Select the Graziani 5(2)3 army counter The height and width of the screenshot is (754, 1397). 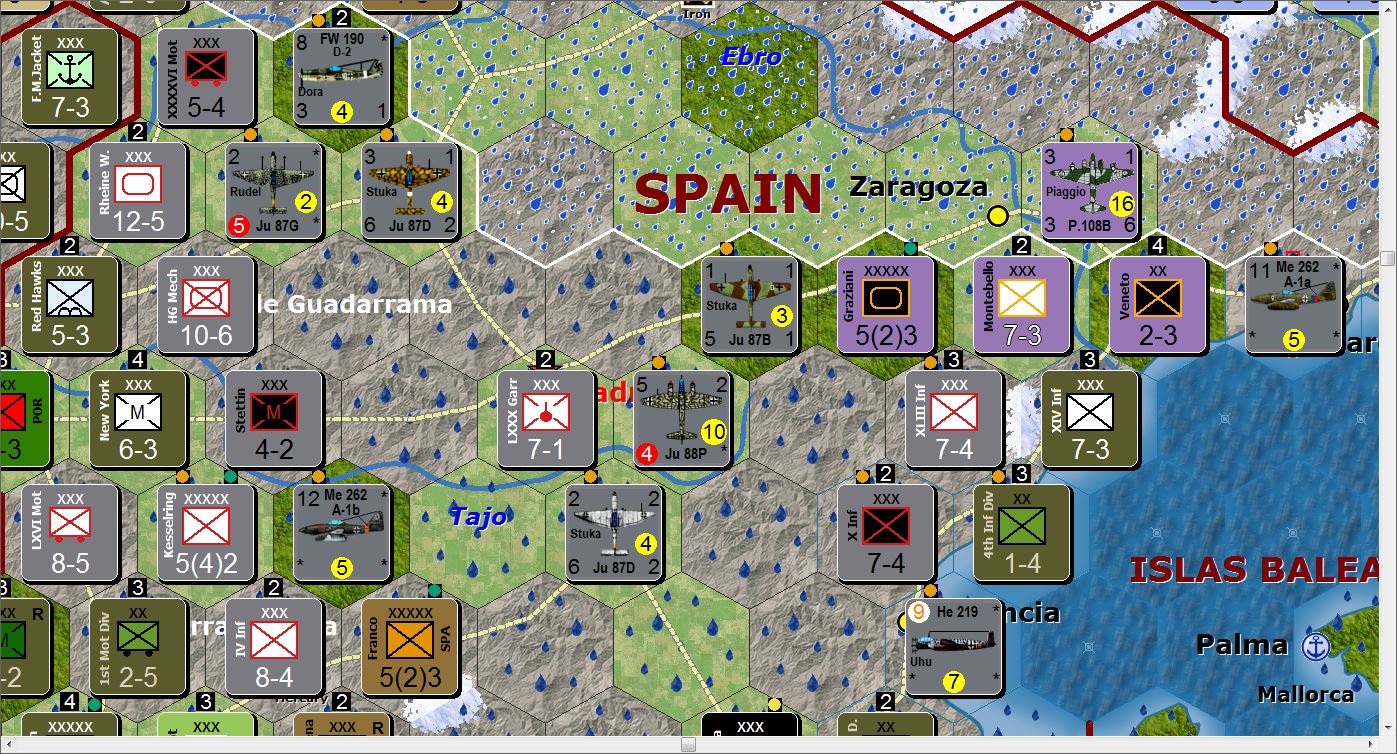click(x=884, y=305)
